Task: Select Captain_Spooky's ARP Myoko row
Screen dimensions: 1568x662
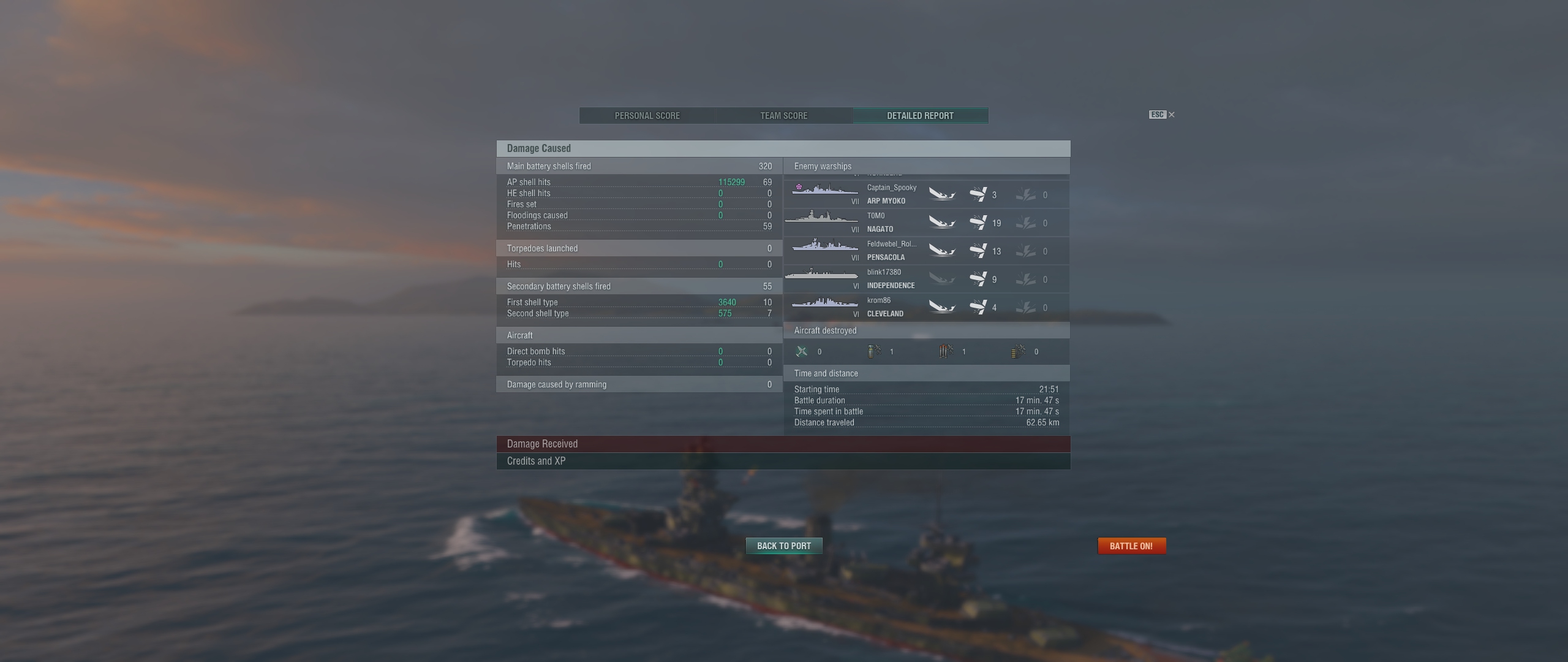Action: click(925, 194)
